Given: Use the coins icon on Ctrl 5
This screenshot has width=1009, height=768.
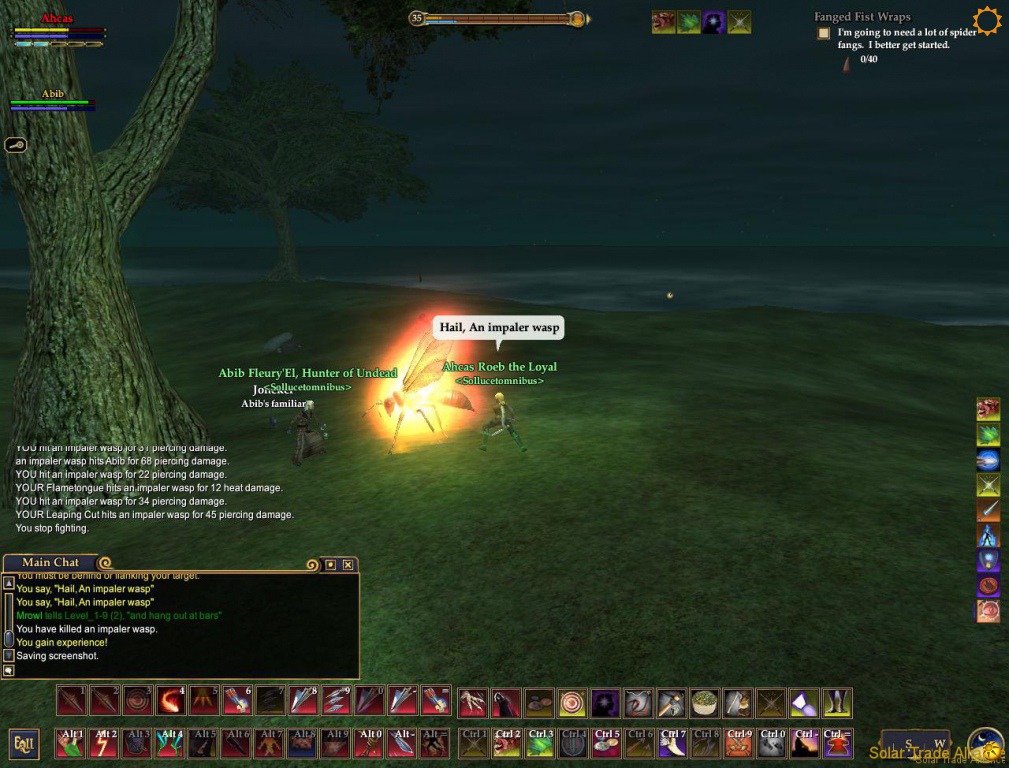Looking at the screenshot, I should pyautogui.click(x=607, y=743).
